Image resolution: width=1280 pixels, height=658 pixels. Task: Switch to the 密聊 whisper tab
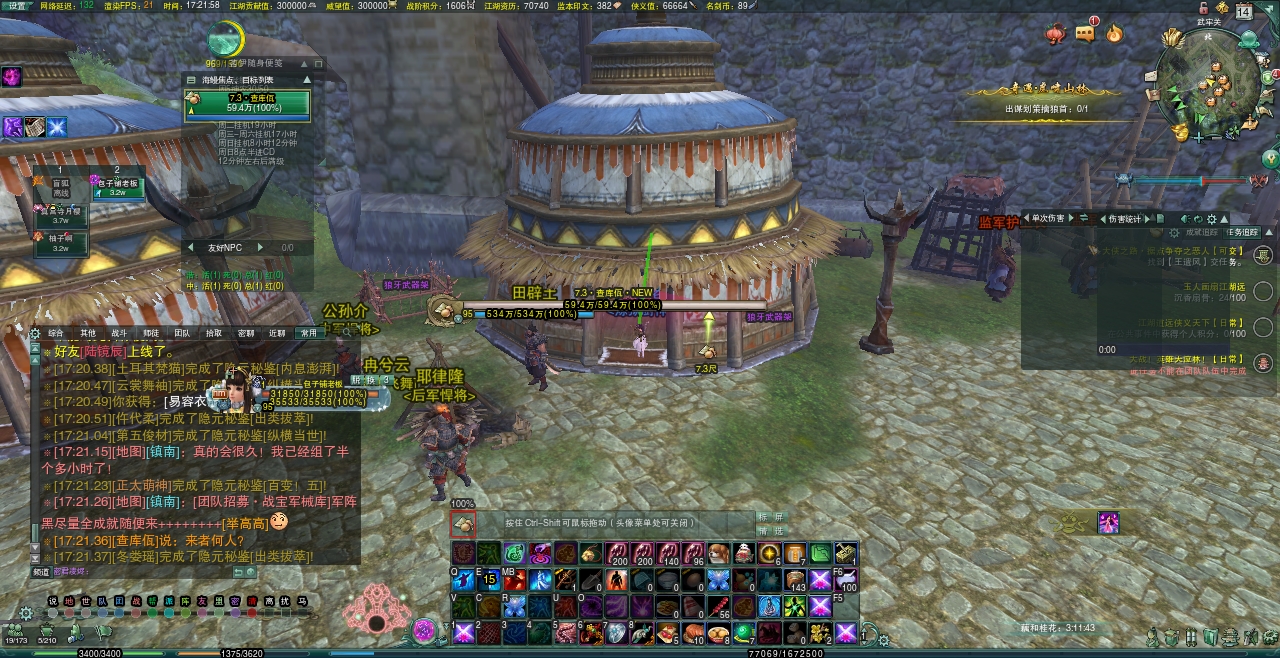click(x=245, y=333)
